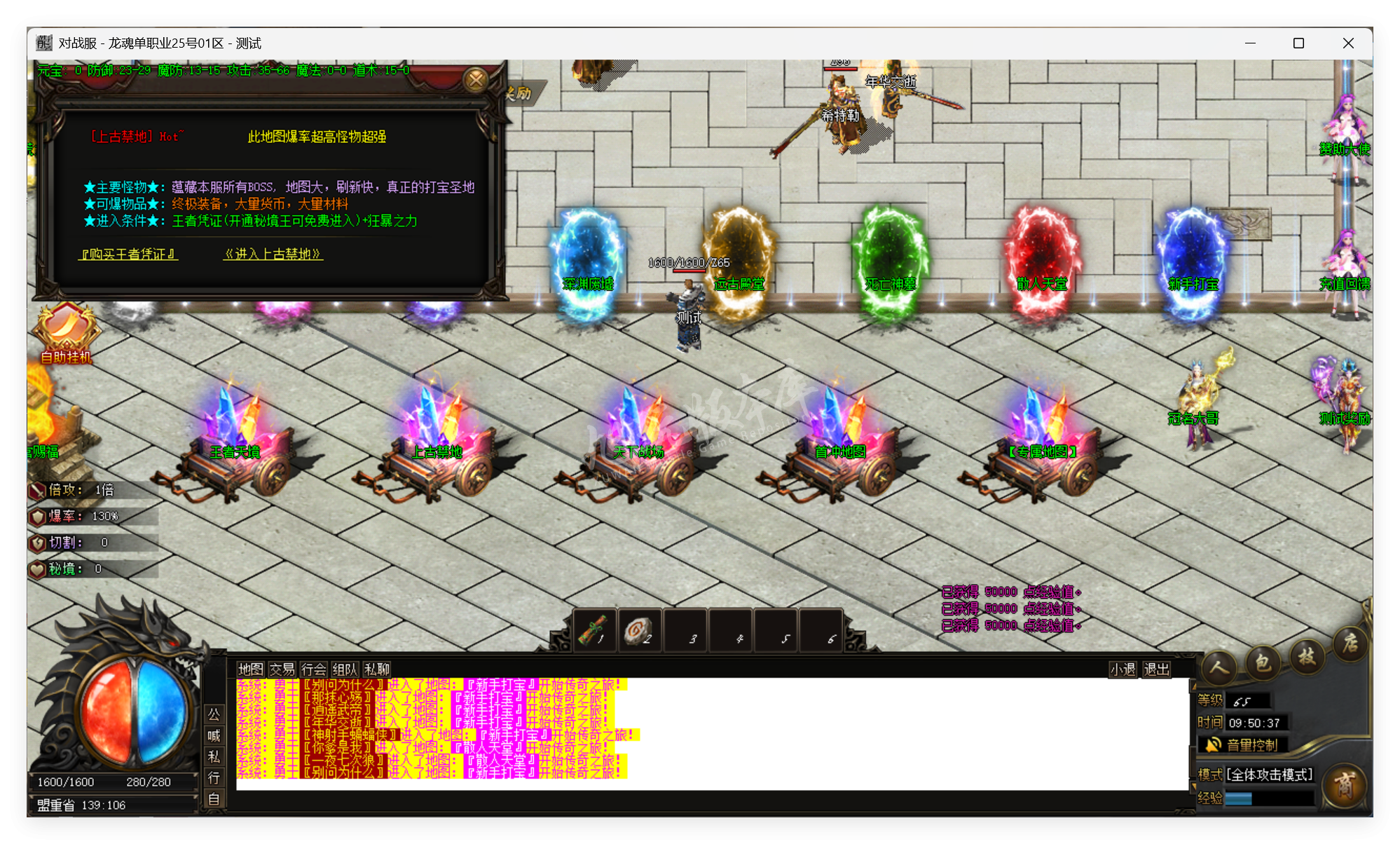Open the 音量控制 volume control

[1244, 745]
